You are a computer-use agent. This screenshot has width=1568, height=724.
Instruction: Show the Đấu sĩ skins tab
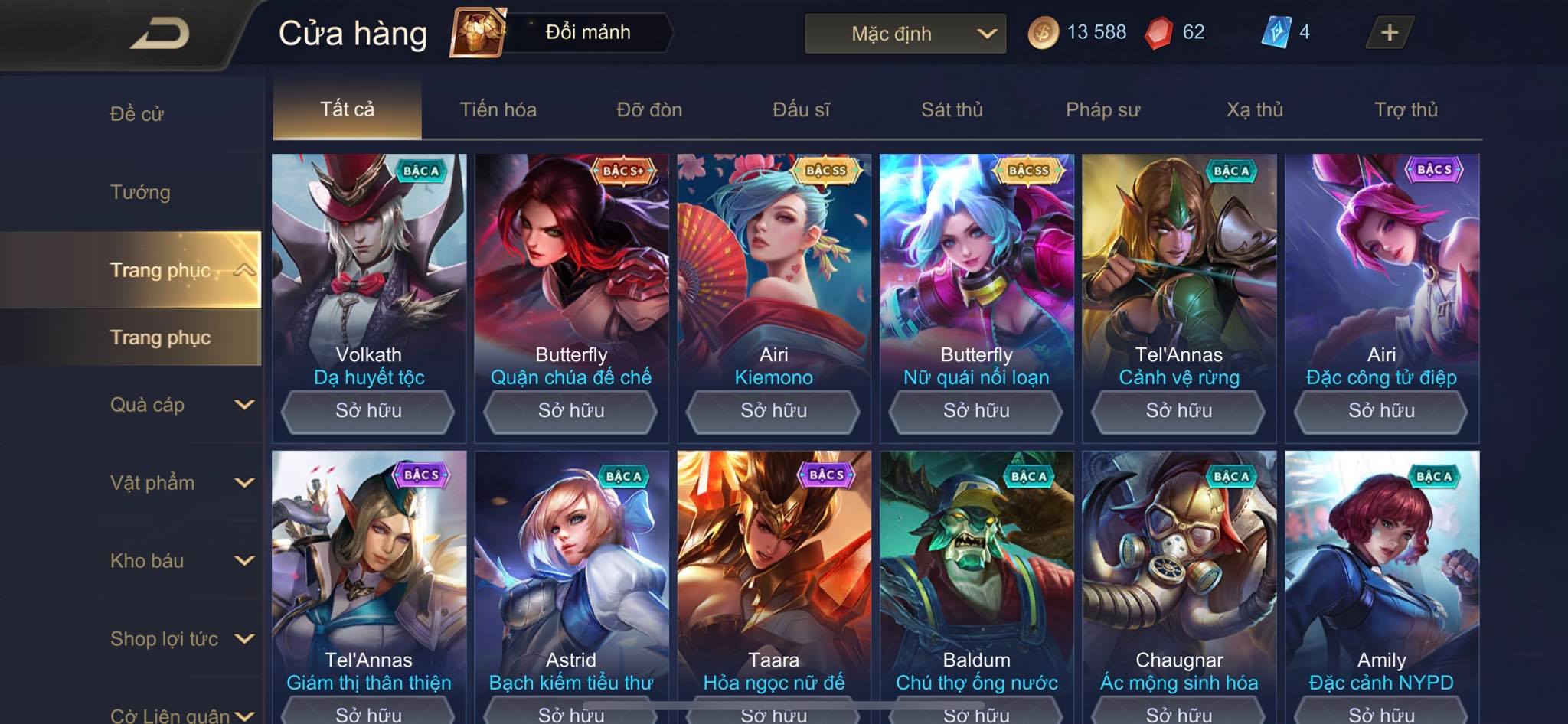click(x=801, y=109)
